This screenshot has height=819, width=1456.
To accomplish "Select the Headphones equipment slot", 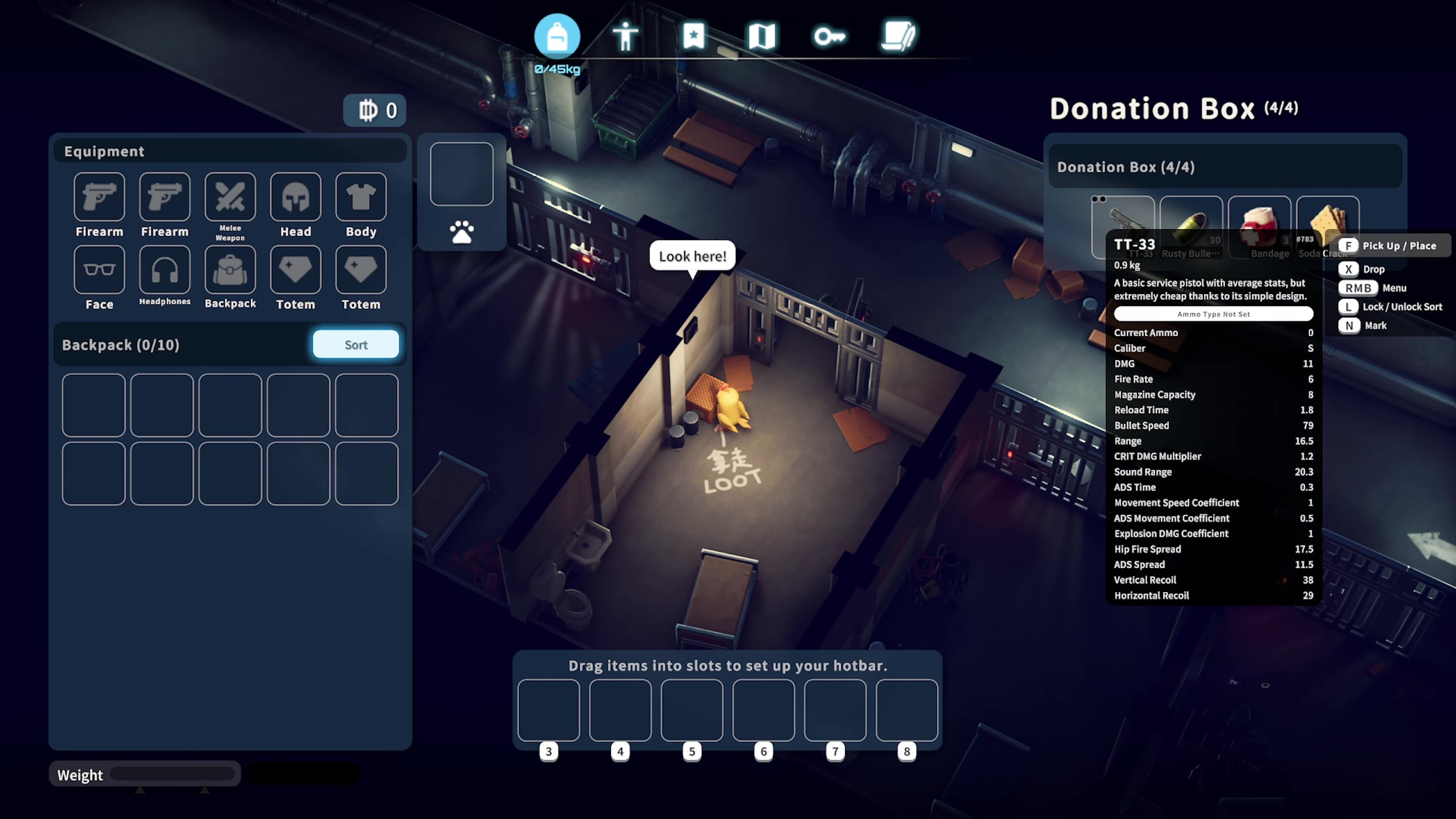I will pyautogui.click(x=164, y=270).
